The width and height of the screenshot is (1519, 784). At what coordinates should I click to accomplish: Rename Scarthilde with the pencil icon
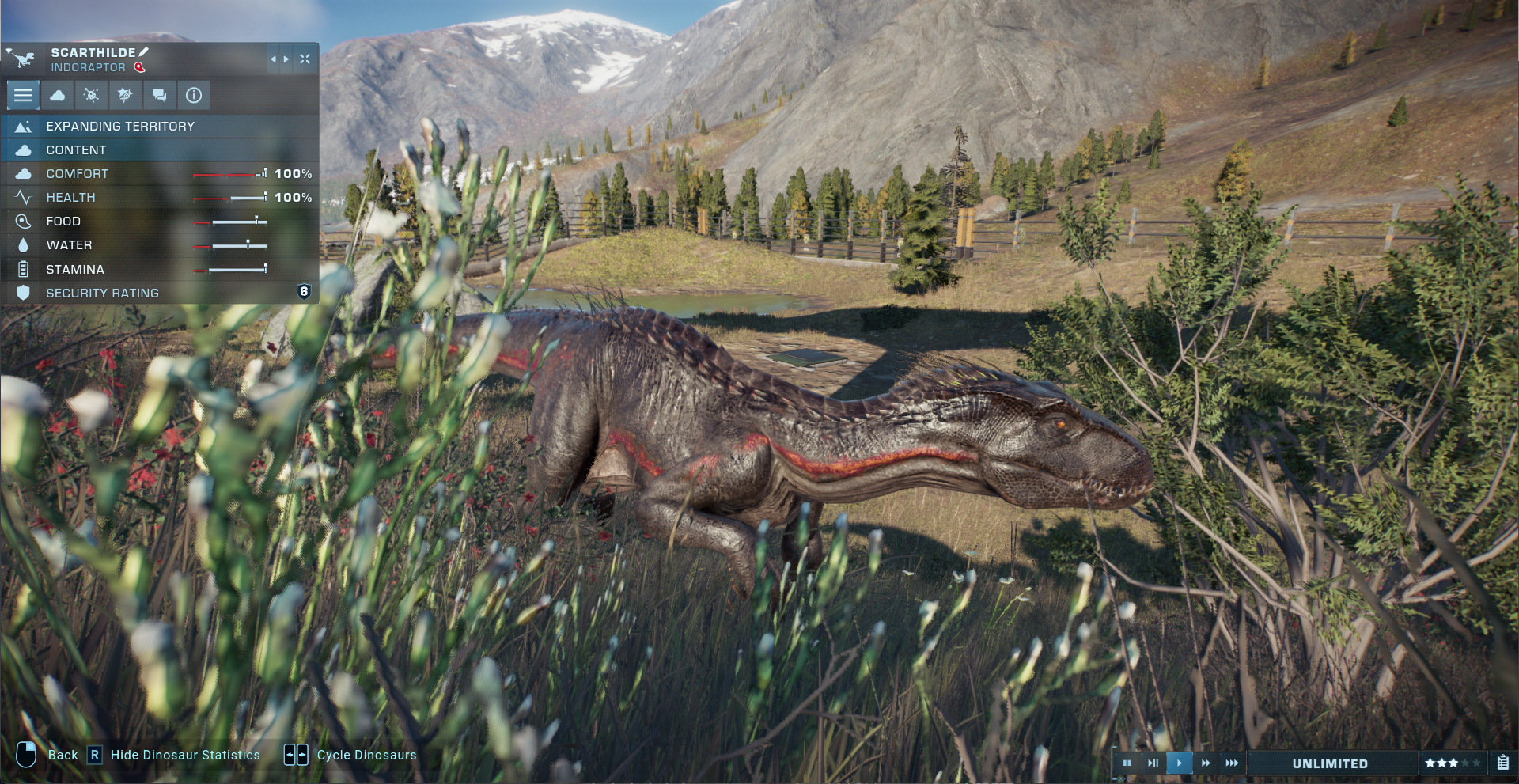point(143,52)
